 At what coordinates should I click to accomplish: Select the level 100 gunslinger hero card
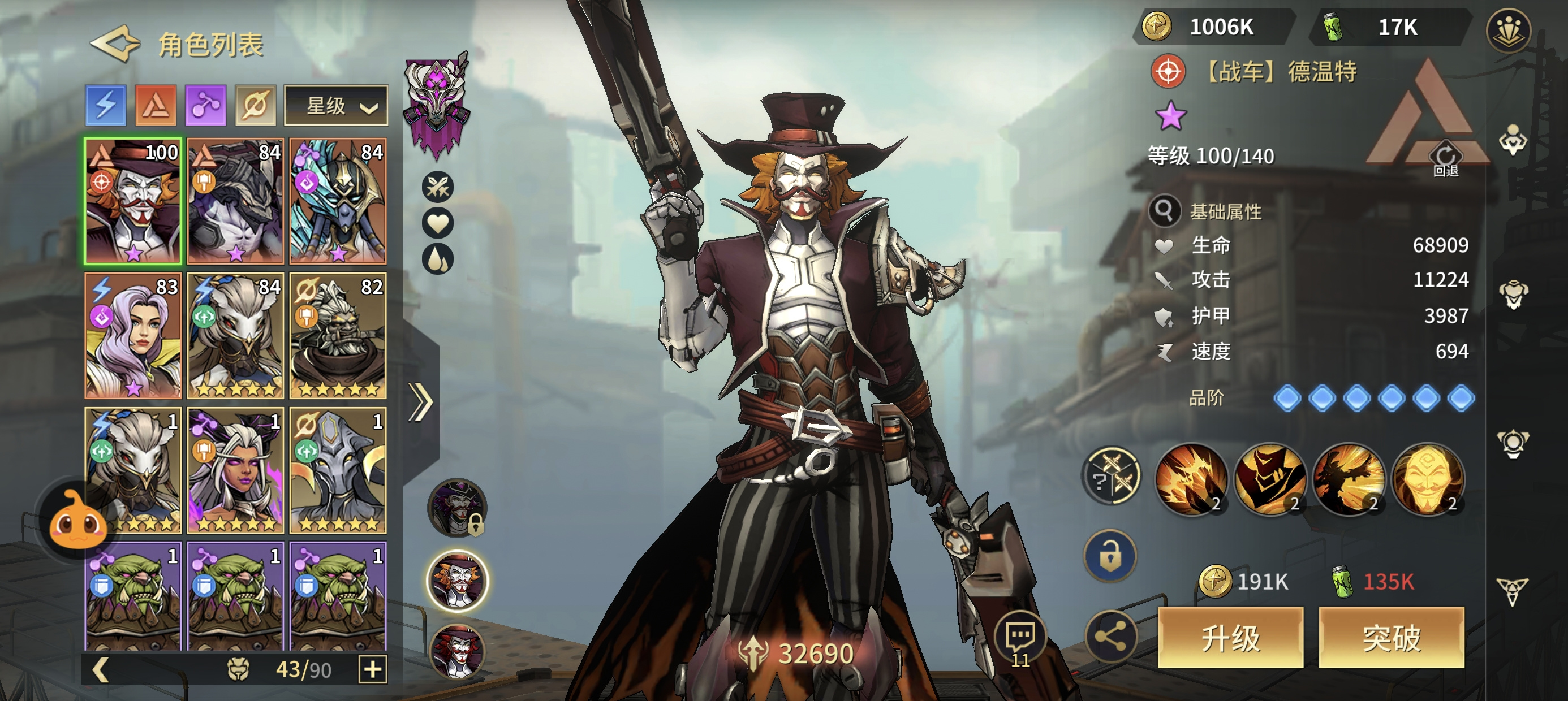tap(133, 201)
